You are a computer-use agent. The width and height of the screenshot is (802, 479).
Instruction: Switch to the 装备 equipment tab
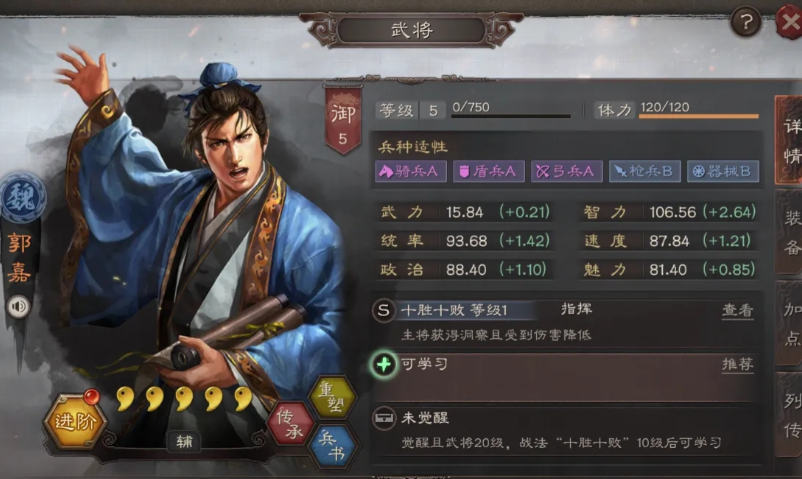pyautogui.click(x=790, y=233)
